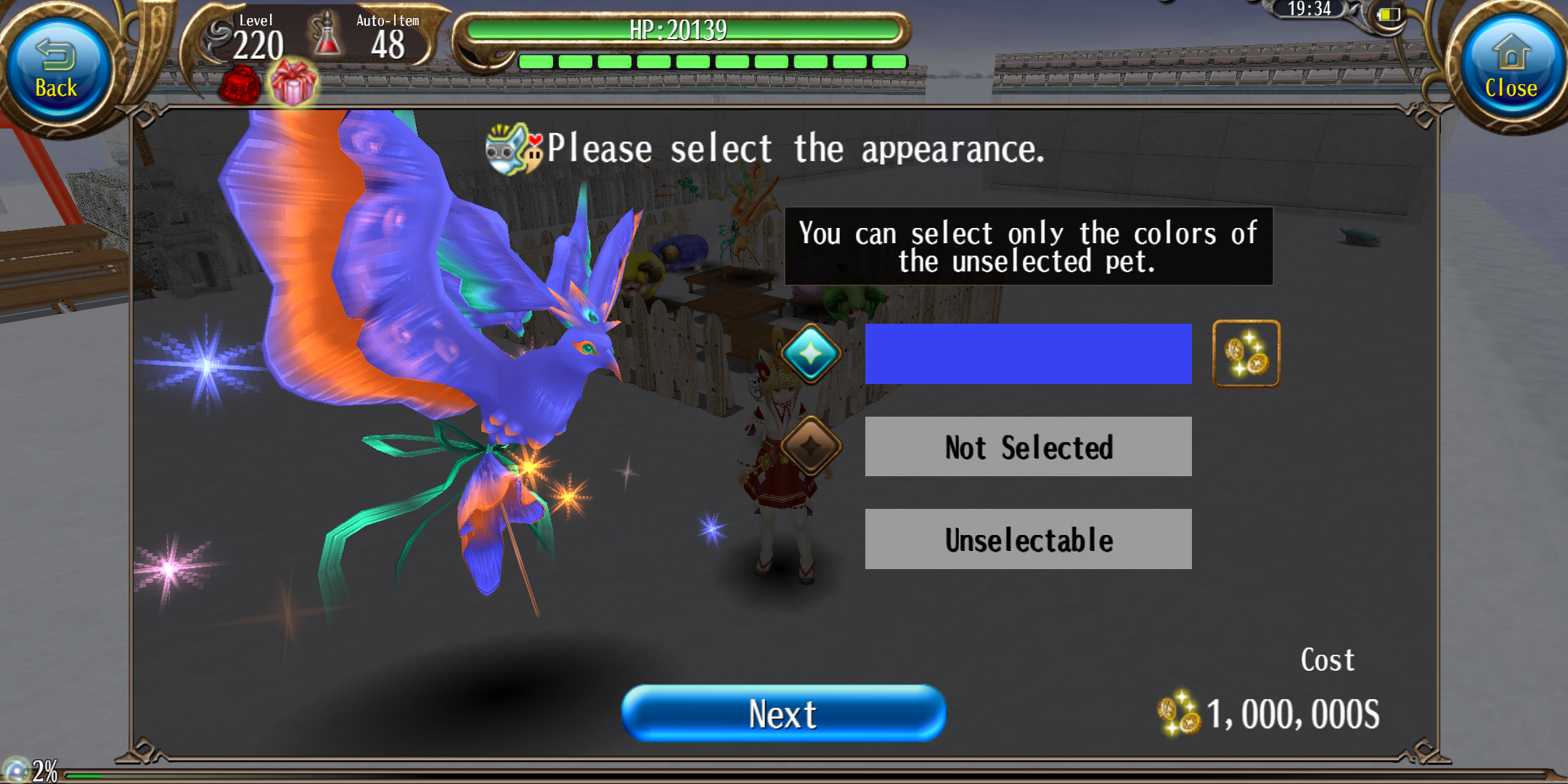Choose the Not Selected appearance slot
The height and width of the screenshot is (784, 1568).
click(1028, 447)
